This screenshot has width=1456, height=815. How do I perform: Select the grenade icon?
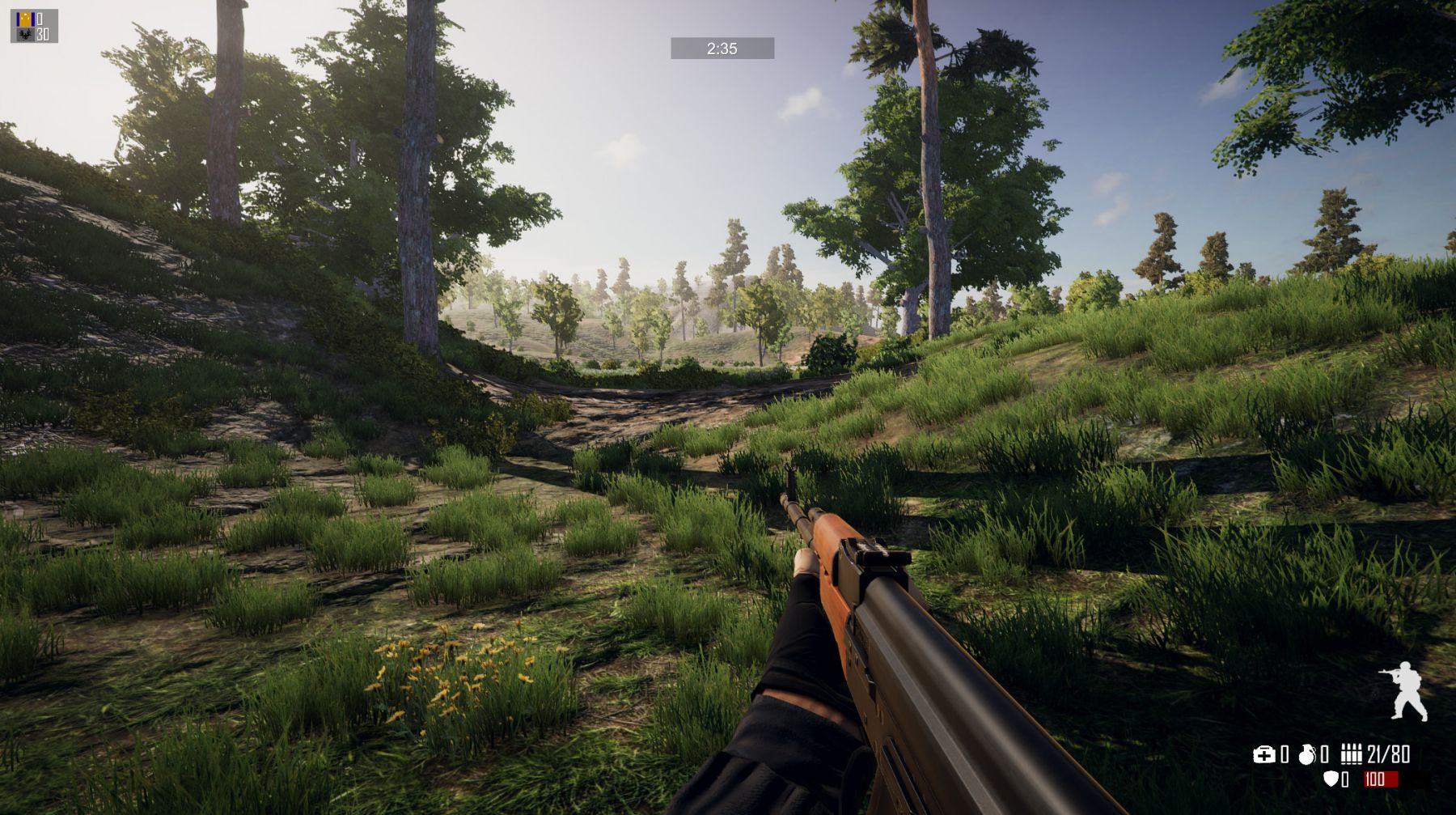pyautogui.click(x=1306, y=755)
